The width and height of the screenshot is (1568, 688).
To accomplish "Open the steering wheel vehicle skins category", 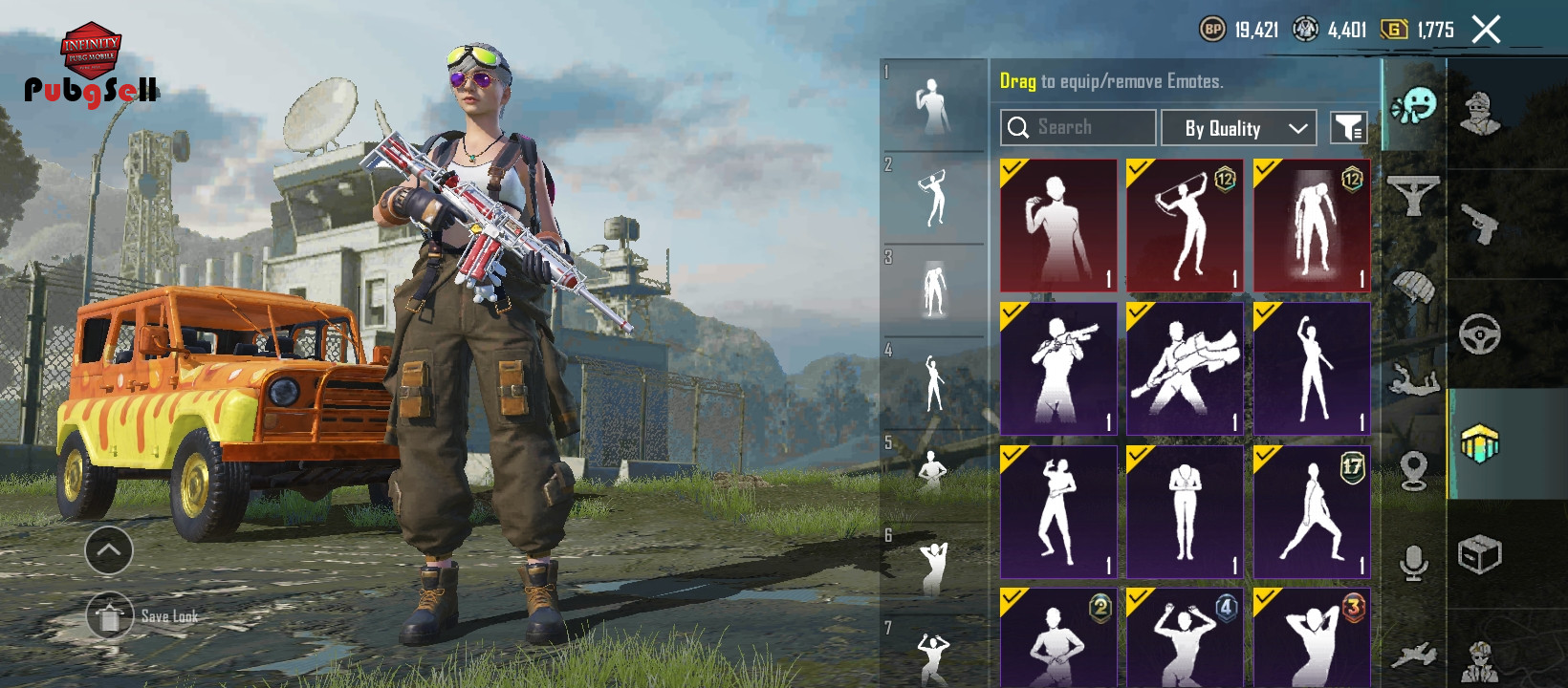I will (1479, 333).
